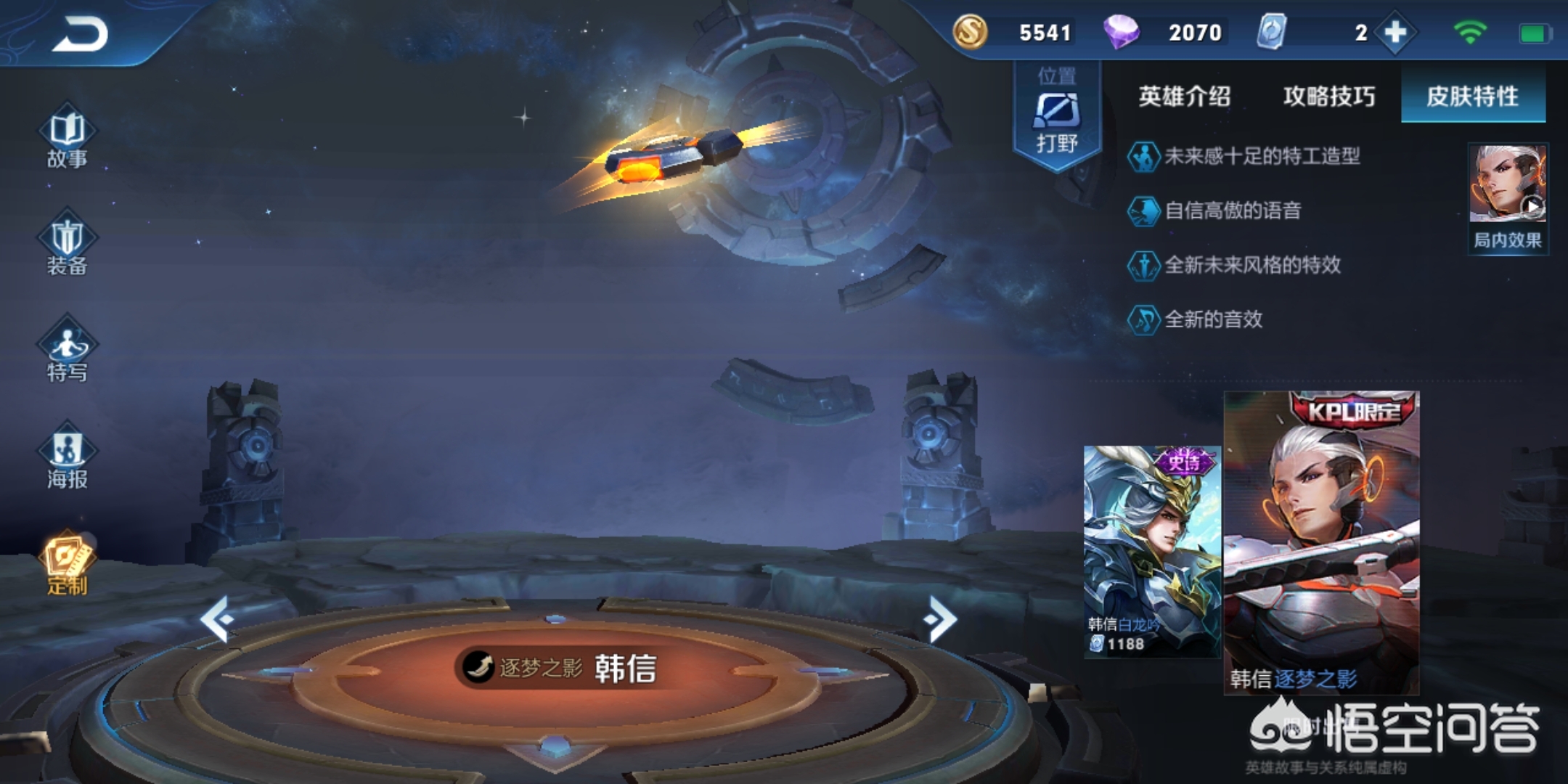Go back with the return arrow

pos(80,34)
